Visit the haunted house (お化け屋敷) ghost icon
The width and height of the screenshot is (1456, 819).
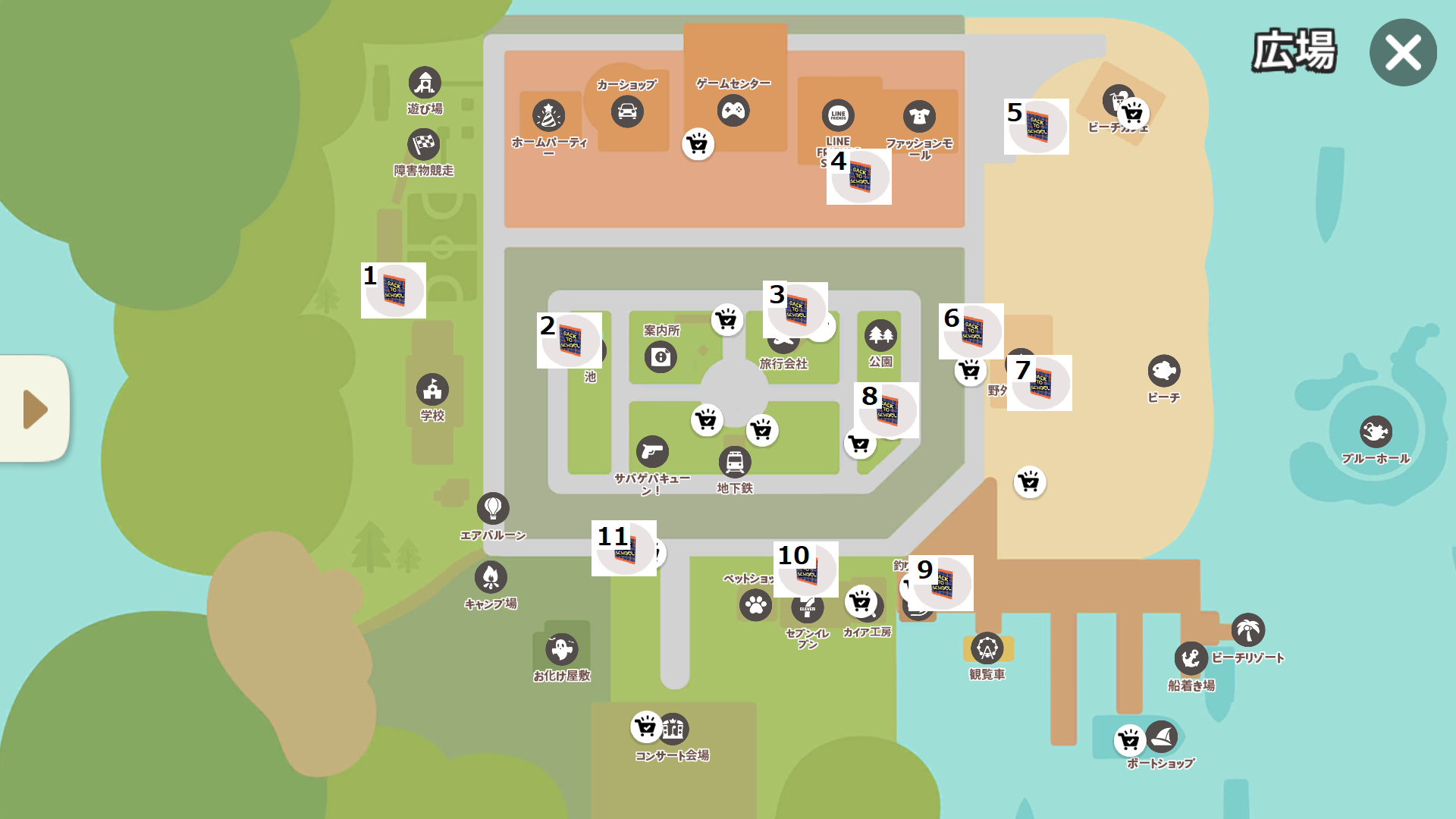pyautogui.click(x=561, y=649)
